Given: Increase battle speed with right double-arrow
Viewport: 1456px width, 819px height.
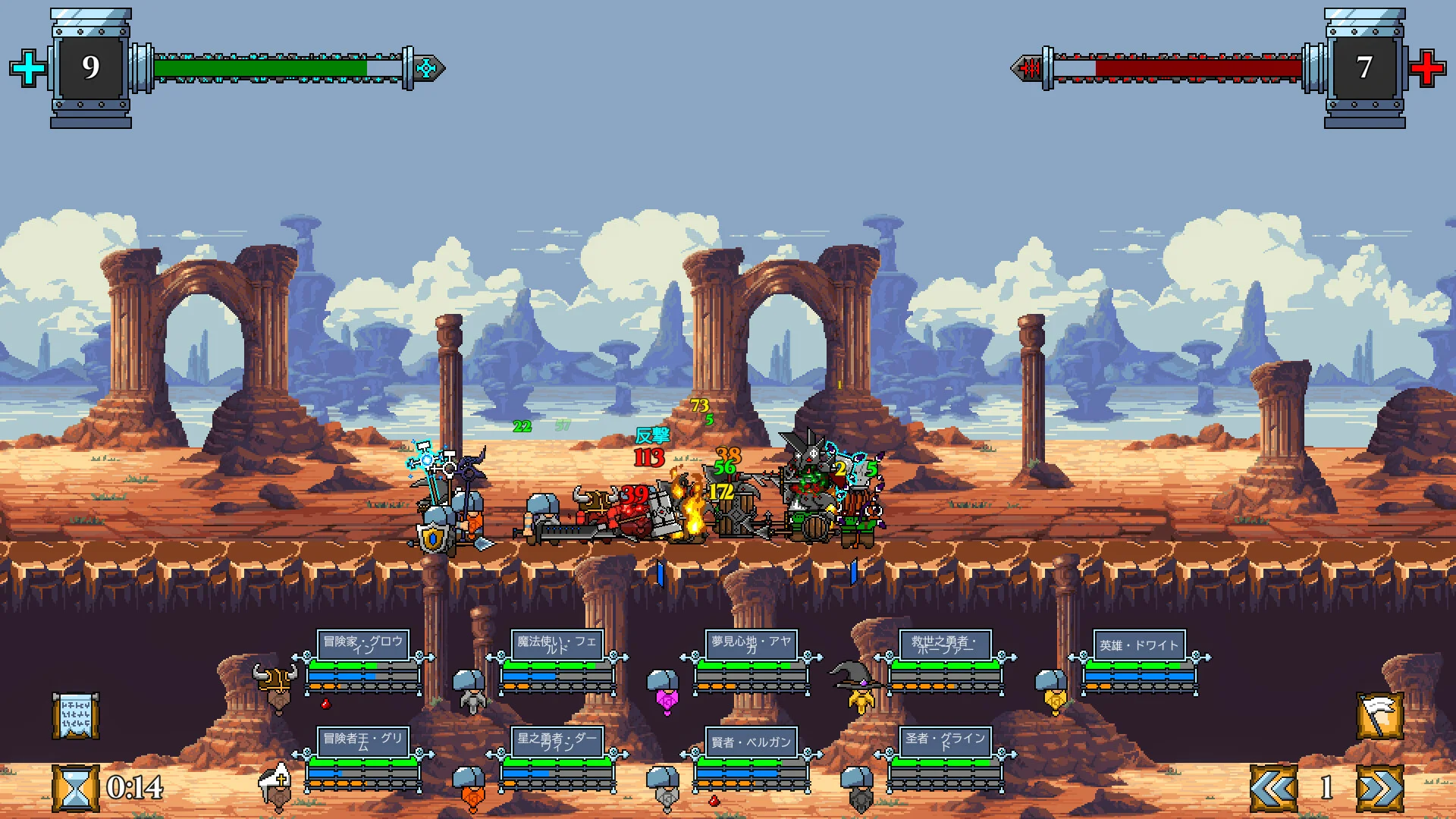Looking at the screenshot, I should 1379,788.
